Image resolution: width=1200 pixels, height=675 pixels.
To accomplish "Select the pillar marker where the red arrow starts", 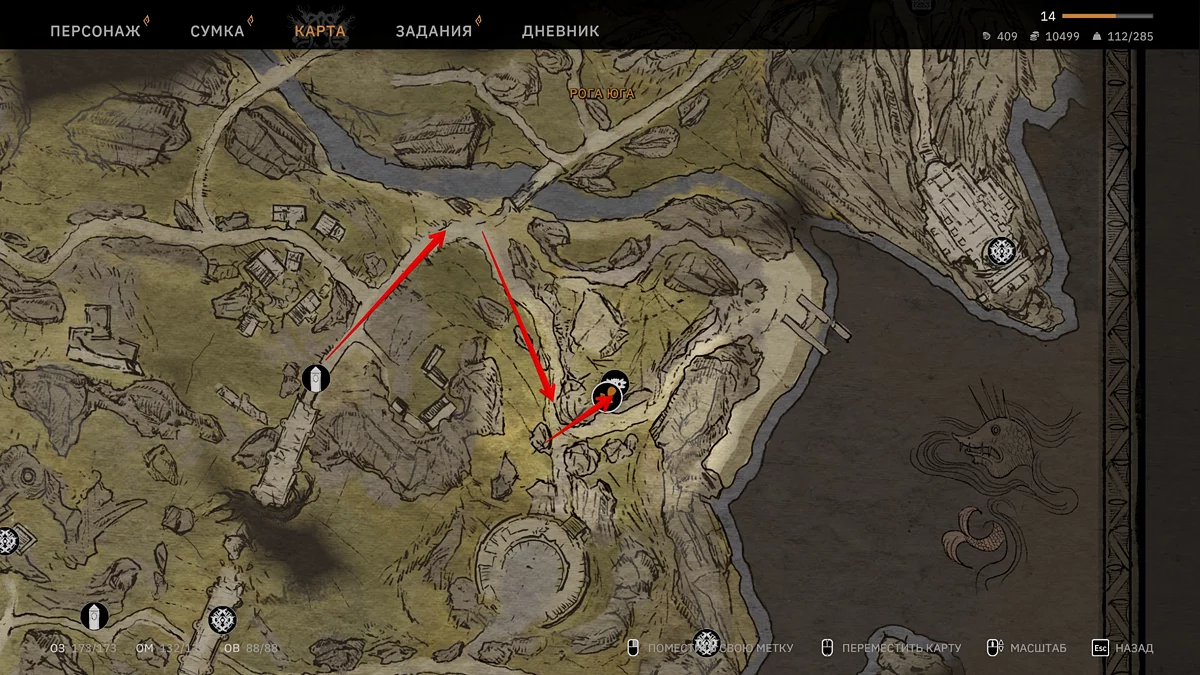I will 316,378.
